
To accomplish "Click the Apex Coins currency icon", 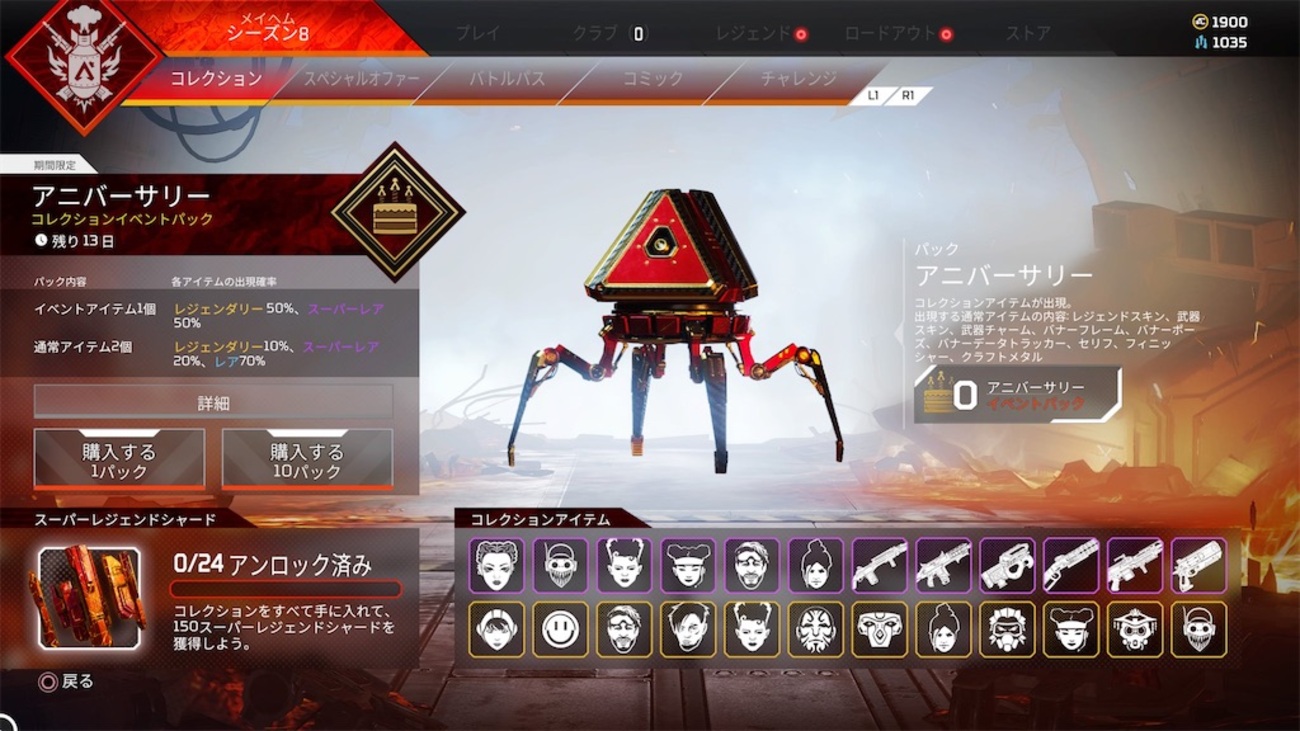I will point(1202,21).
